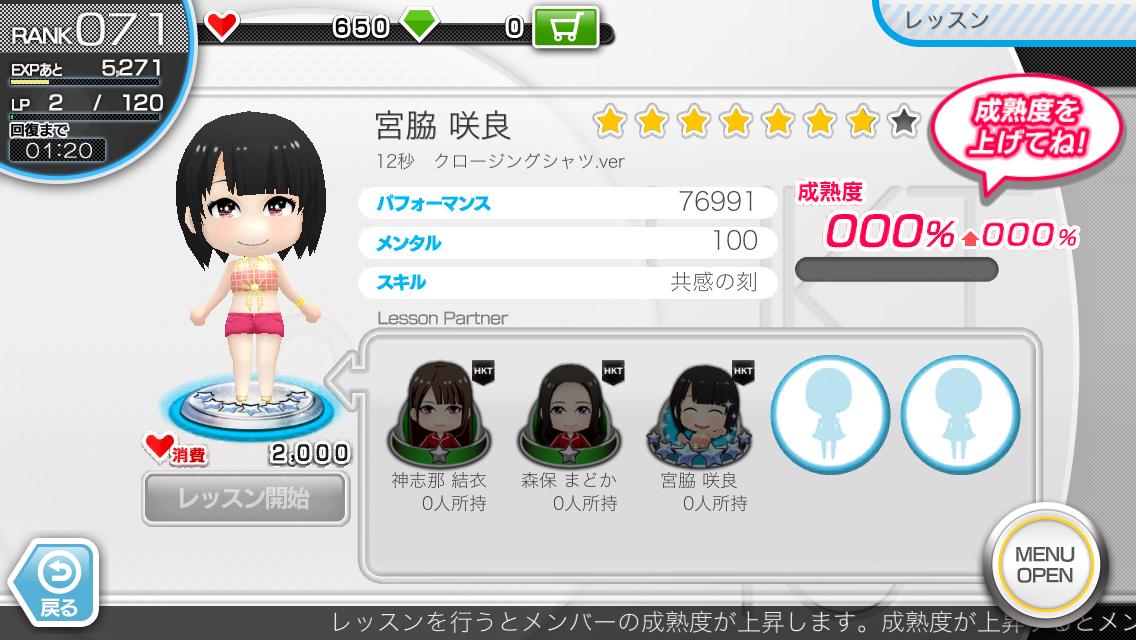
Task: Pick lesson partner 宮脇 咲良 portrait
Action: click(x=699, y=412)
